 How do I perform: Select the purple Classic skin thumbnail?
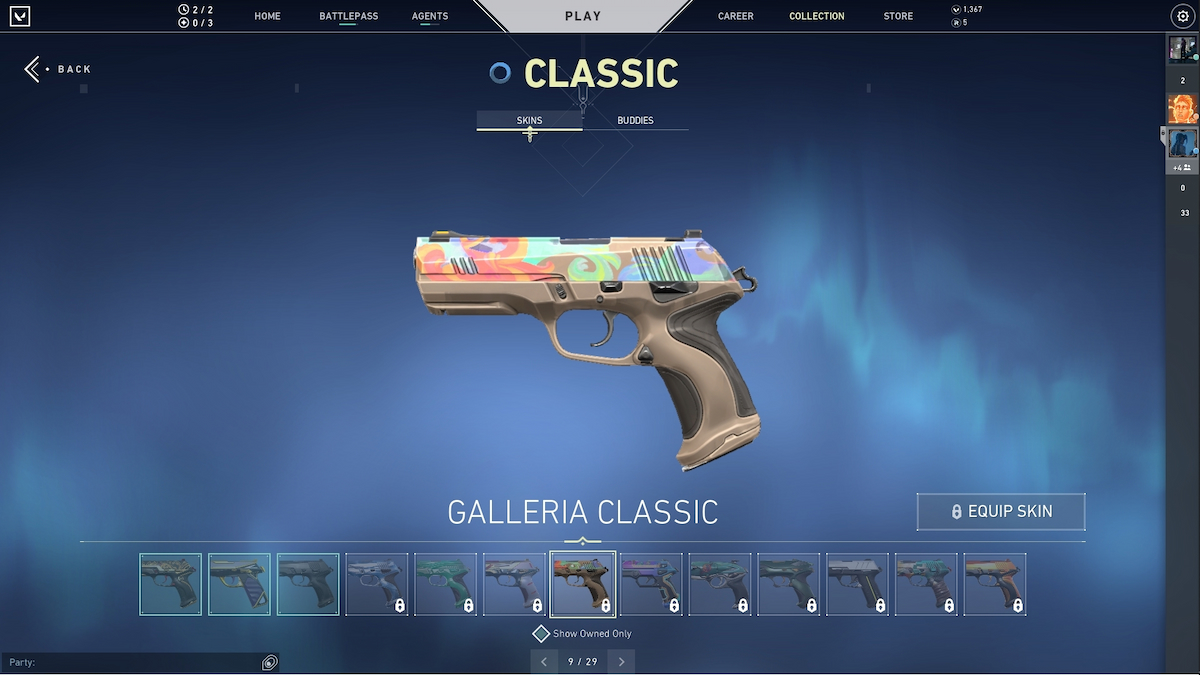(651, 584)
